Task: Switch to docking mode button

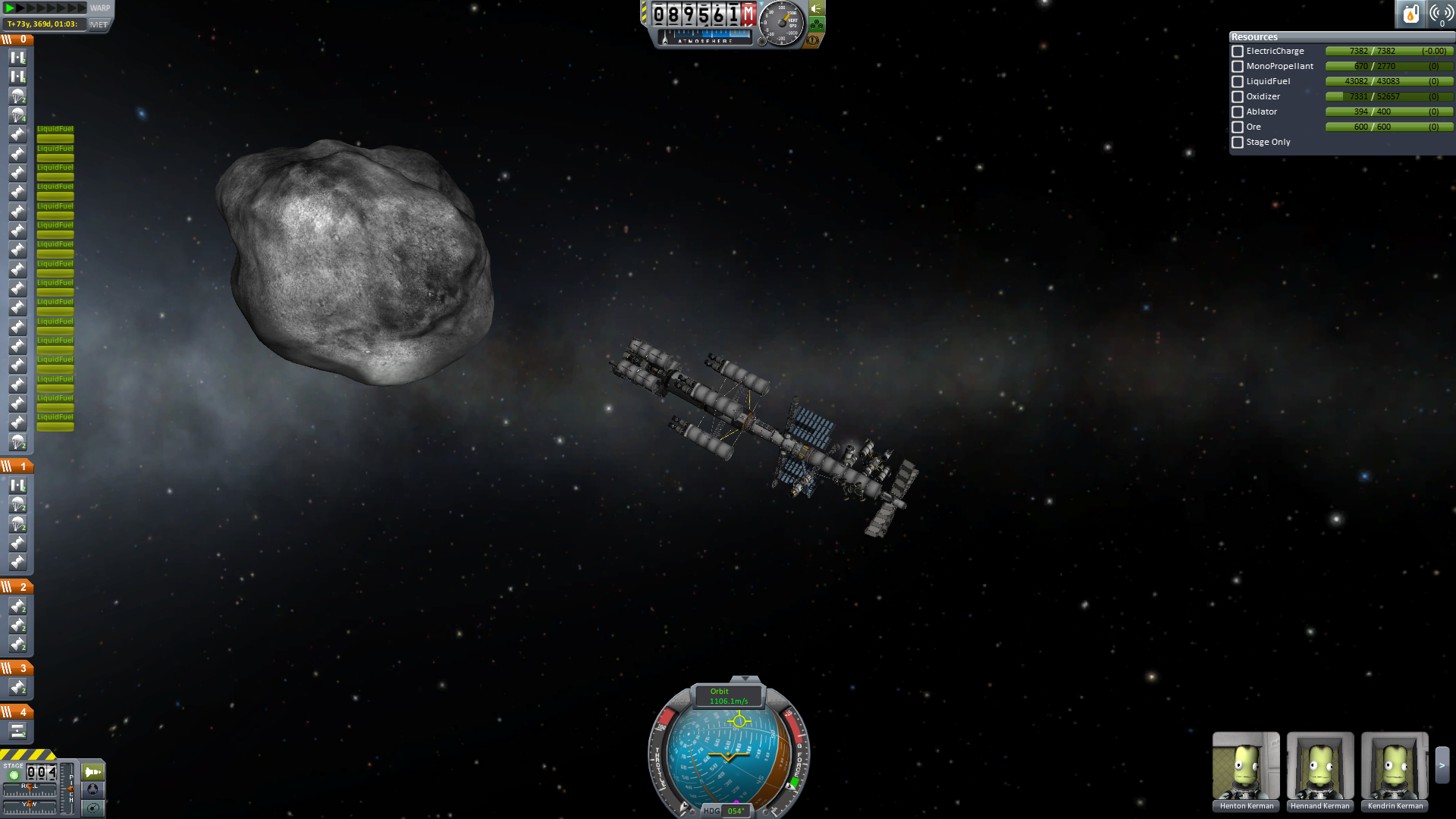Action: pos(93,789)
